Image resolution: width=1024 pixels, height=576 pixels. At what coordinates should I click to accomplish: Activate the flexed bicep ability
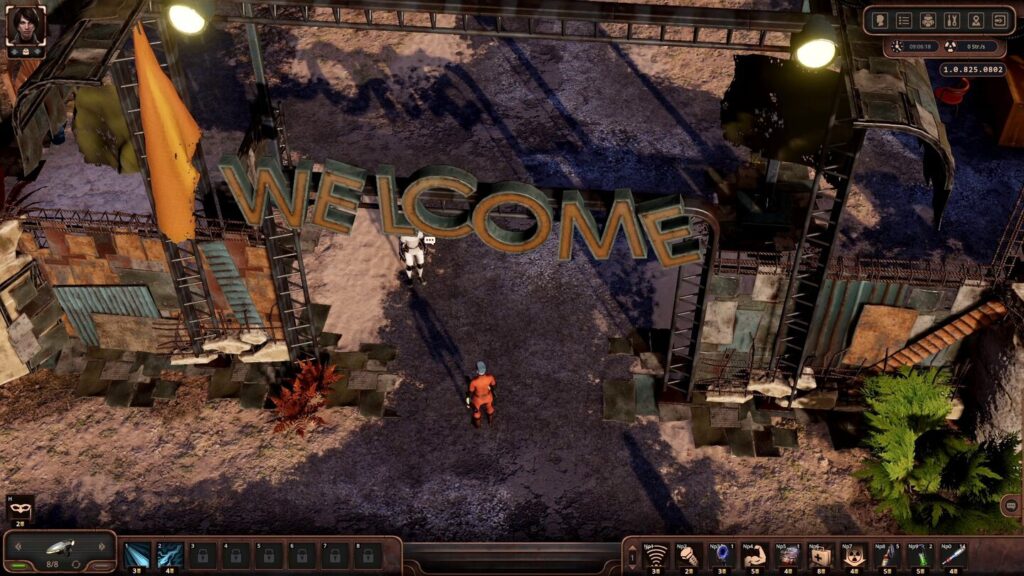pos(753,554)
